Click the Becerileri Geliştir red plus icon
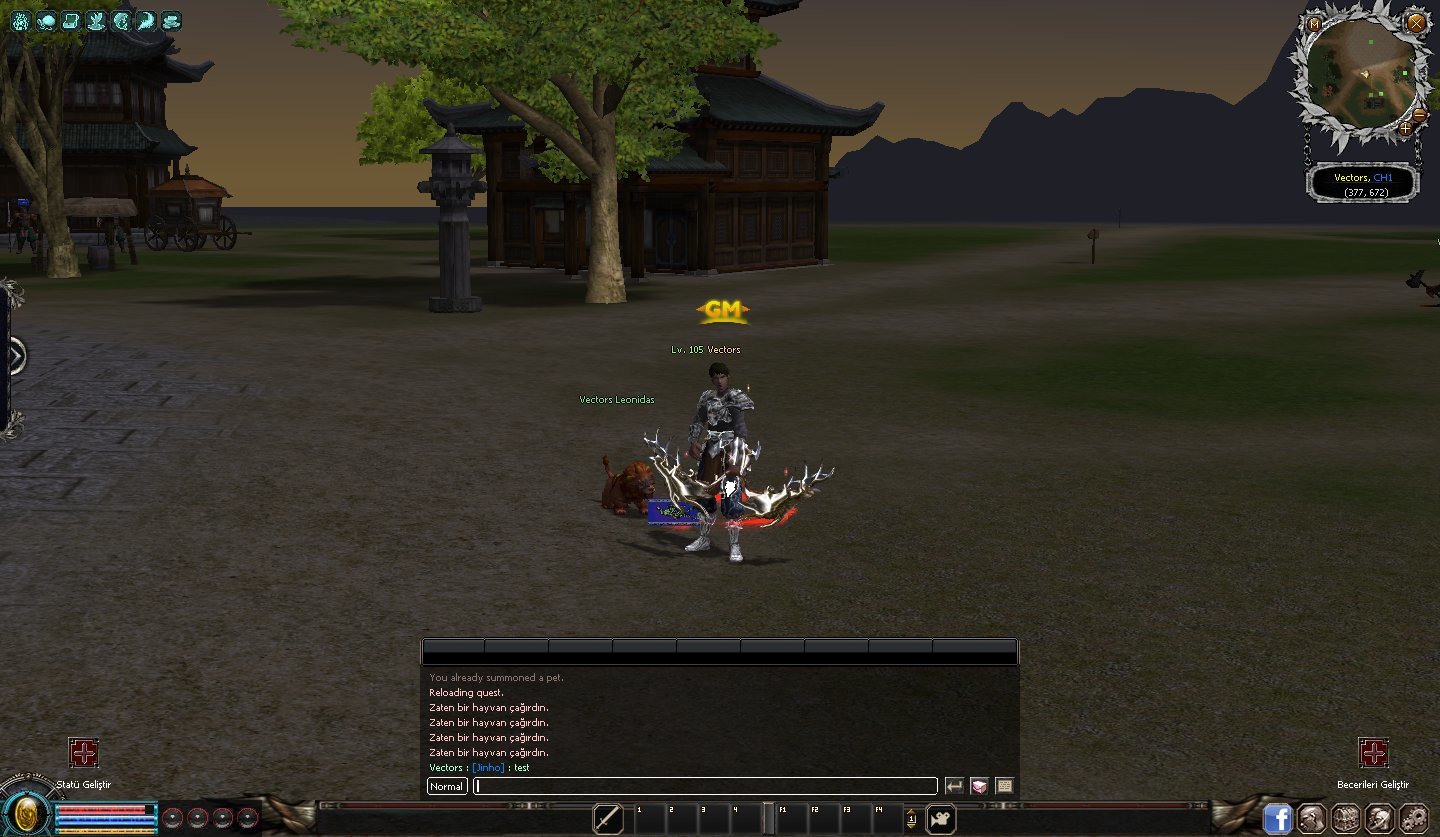 point(1373,753)
